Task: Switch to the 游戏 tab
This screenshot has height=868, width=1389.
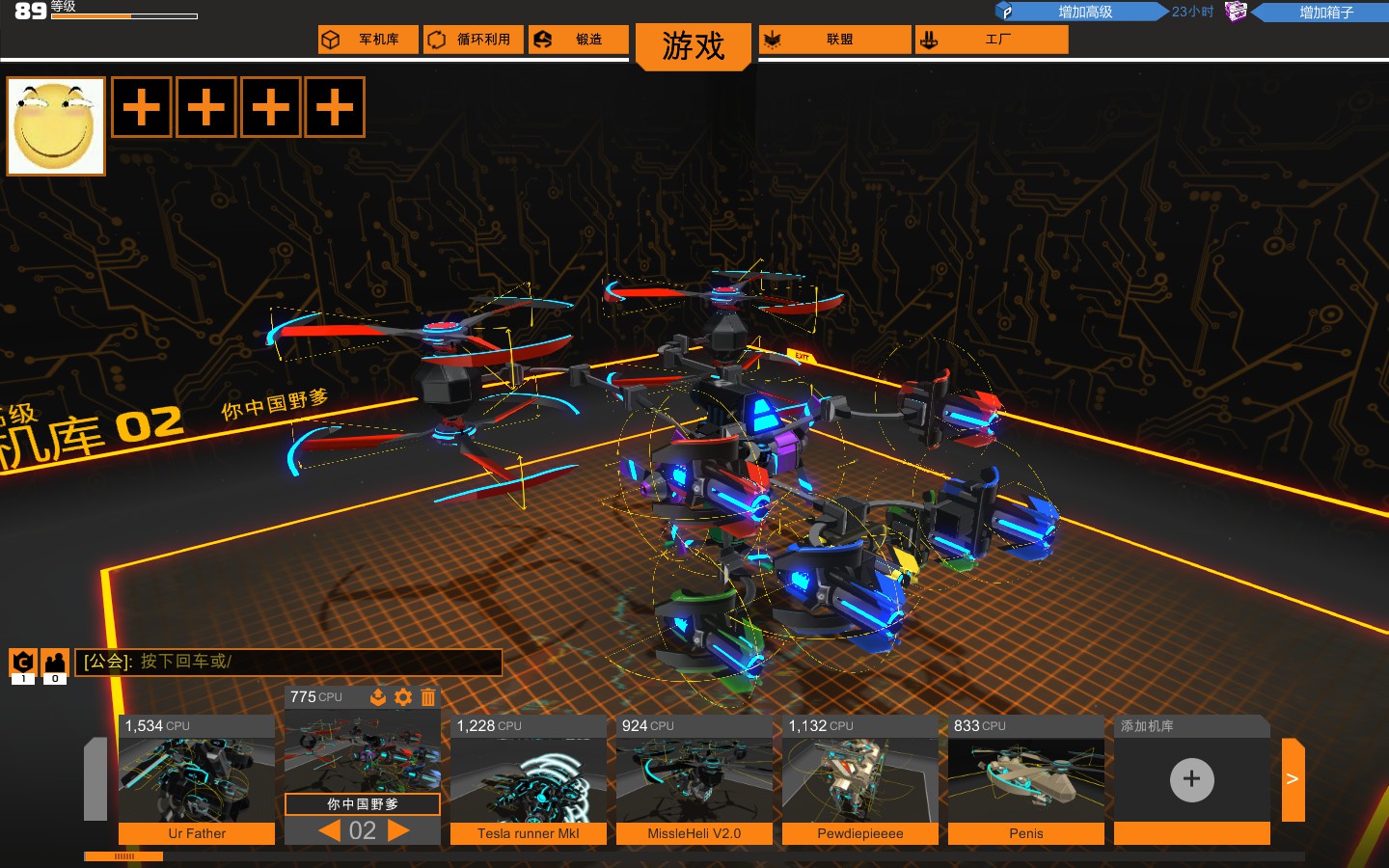Action: [x=694, y=45]
